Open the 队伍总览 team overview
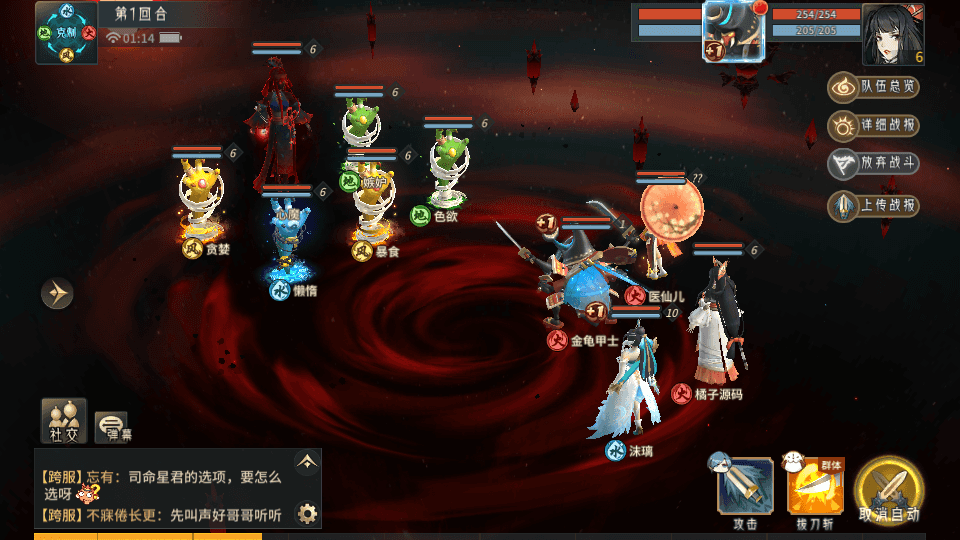This screenshot has width=960, height=540. click(x=873, y=87)
